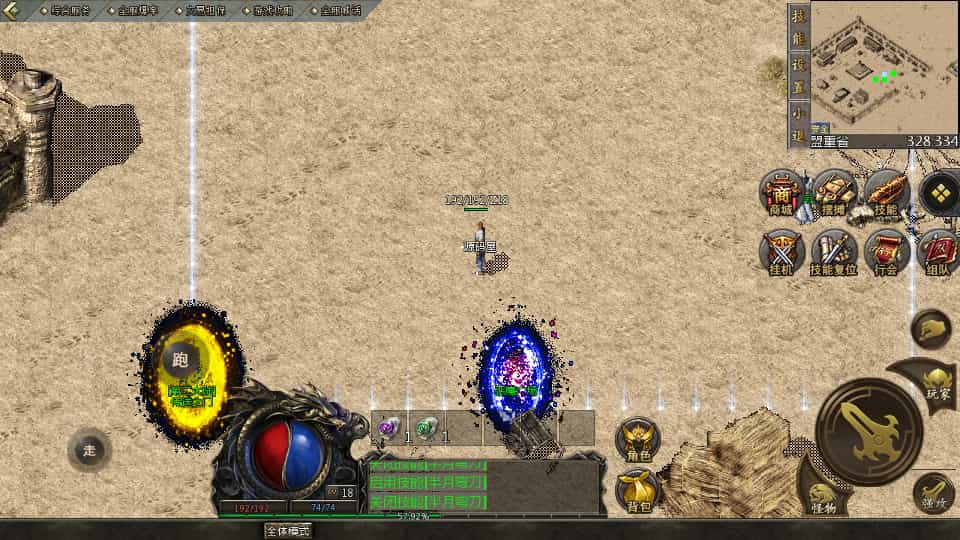This screenshot has height=540, width=960.
Task: Use the purple item in the hotbar
Action: pyautogui.click(x=389, y=428)
